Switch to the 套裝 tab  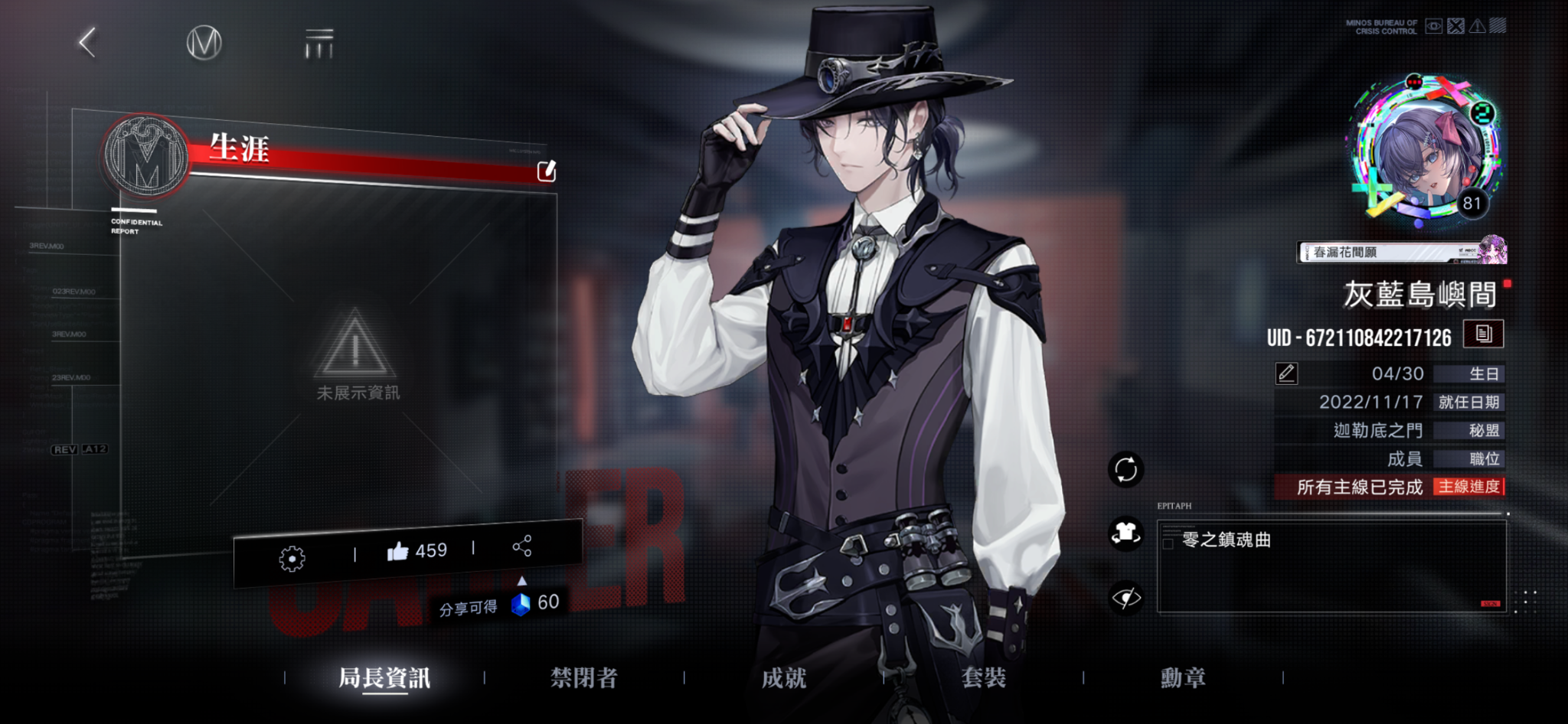[984, 677]
